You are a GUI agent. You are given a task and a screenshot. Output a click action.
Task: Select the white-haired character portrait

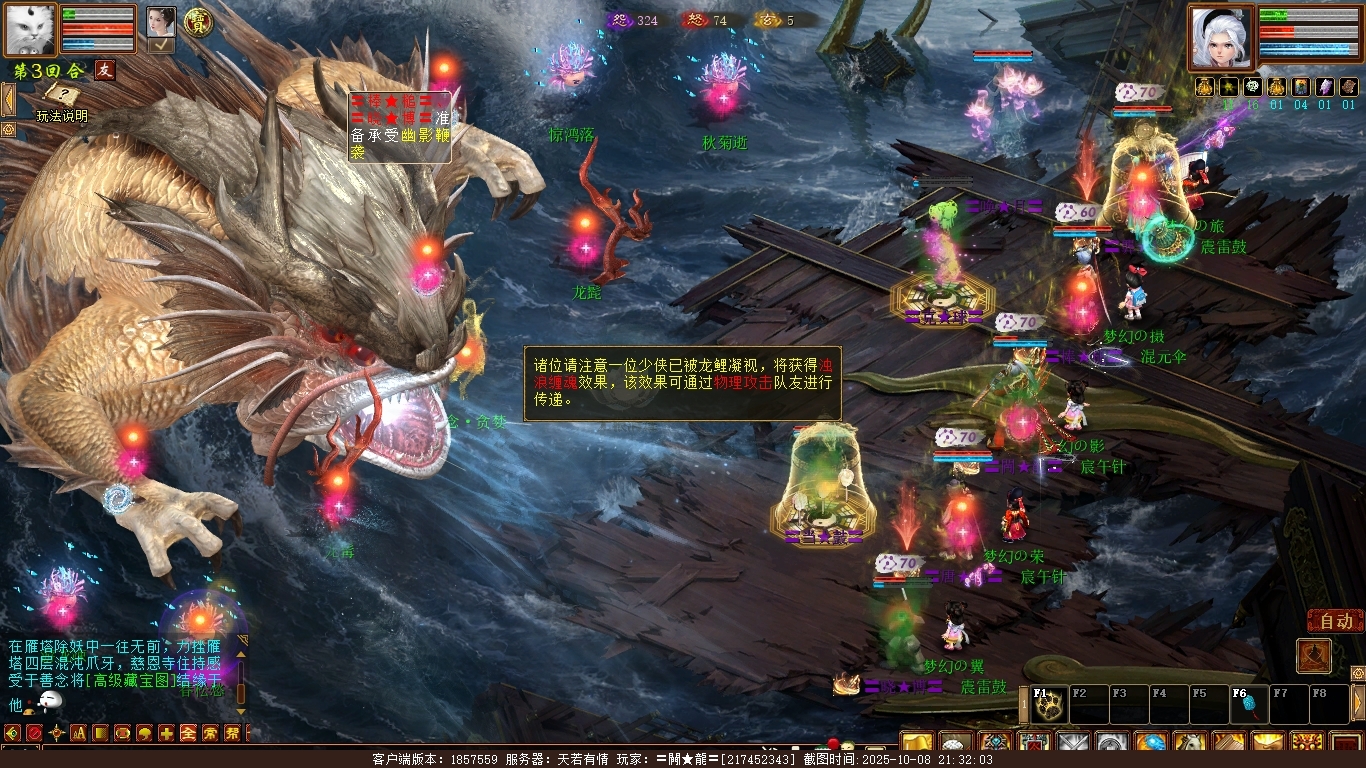pyautogui.click(x=1221, y=37)
